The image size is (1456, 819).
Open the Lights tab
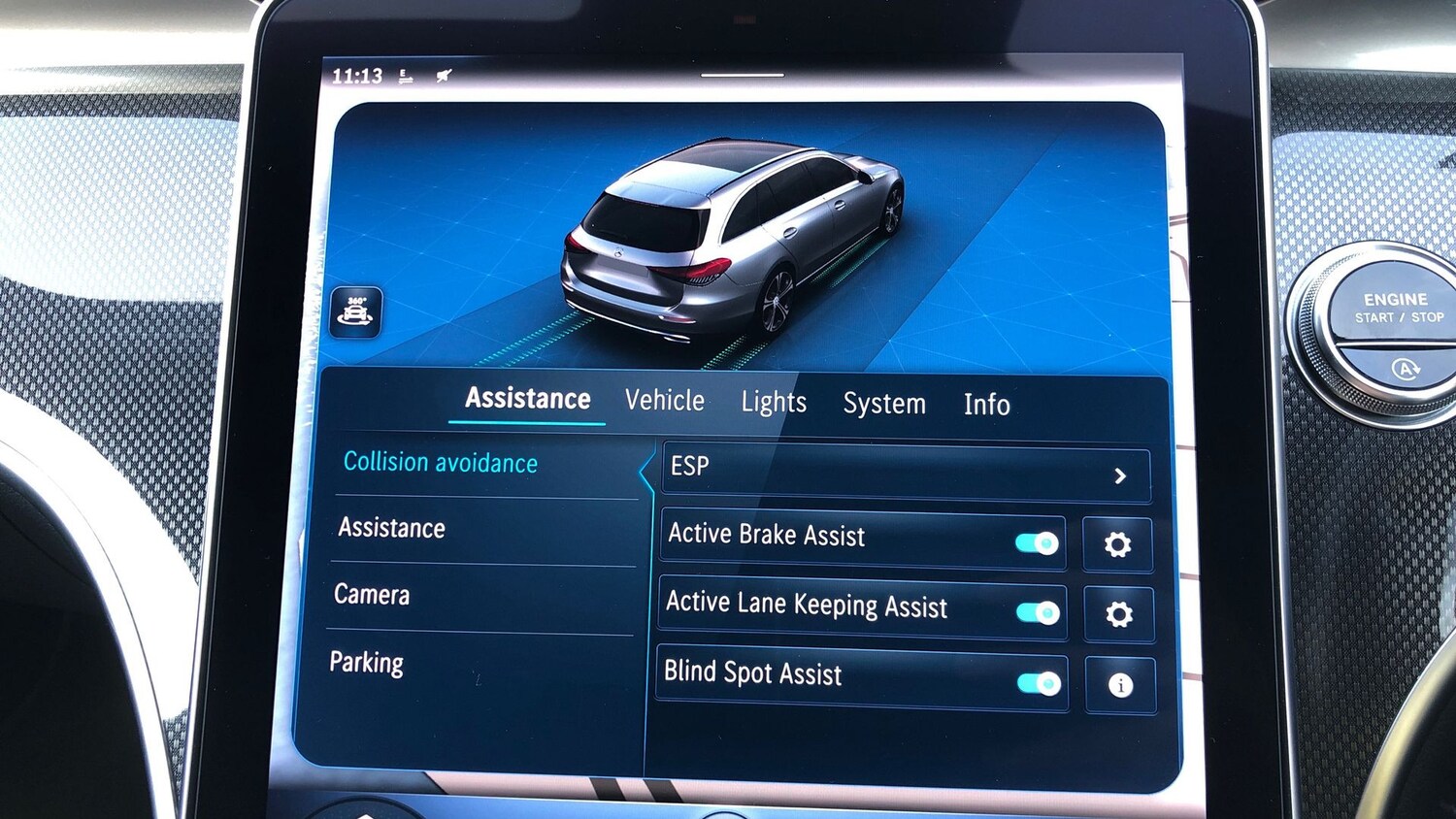point(774,402)
